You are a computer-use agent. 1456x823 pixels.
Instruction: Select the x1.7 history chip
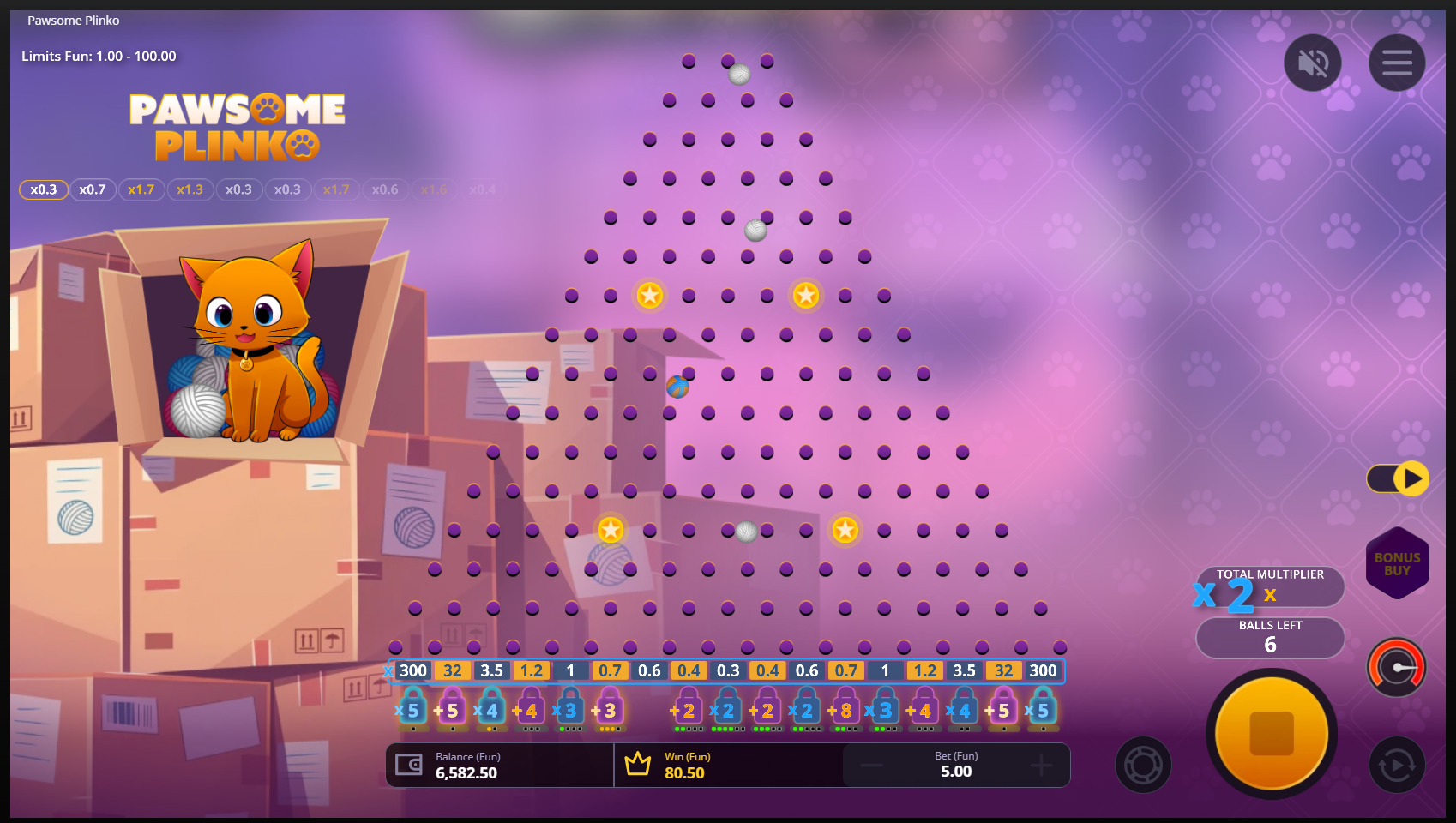pos(141,189)
